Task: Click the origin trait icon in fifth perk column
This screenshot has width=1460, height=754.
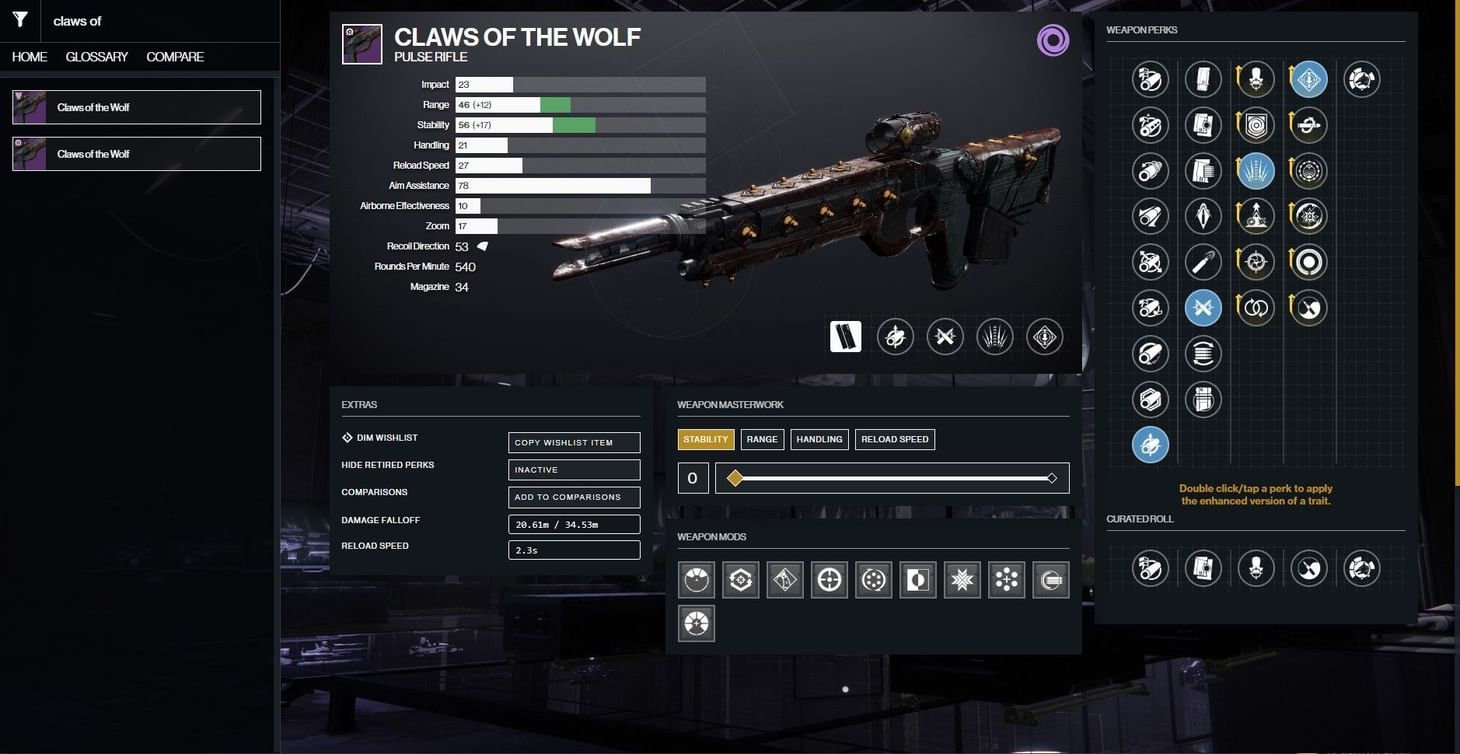Action: coord(1361,78)
